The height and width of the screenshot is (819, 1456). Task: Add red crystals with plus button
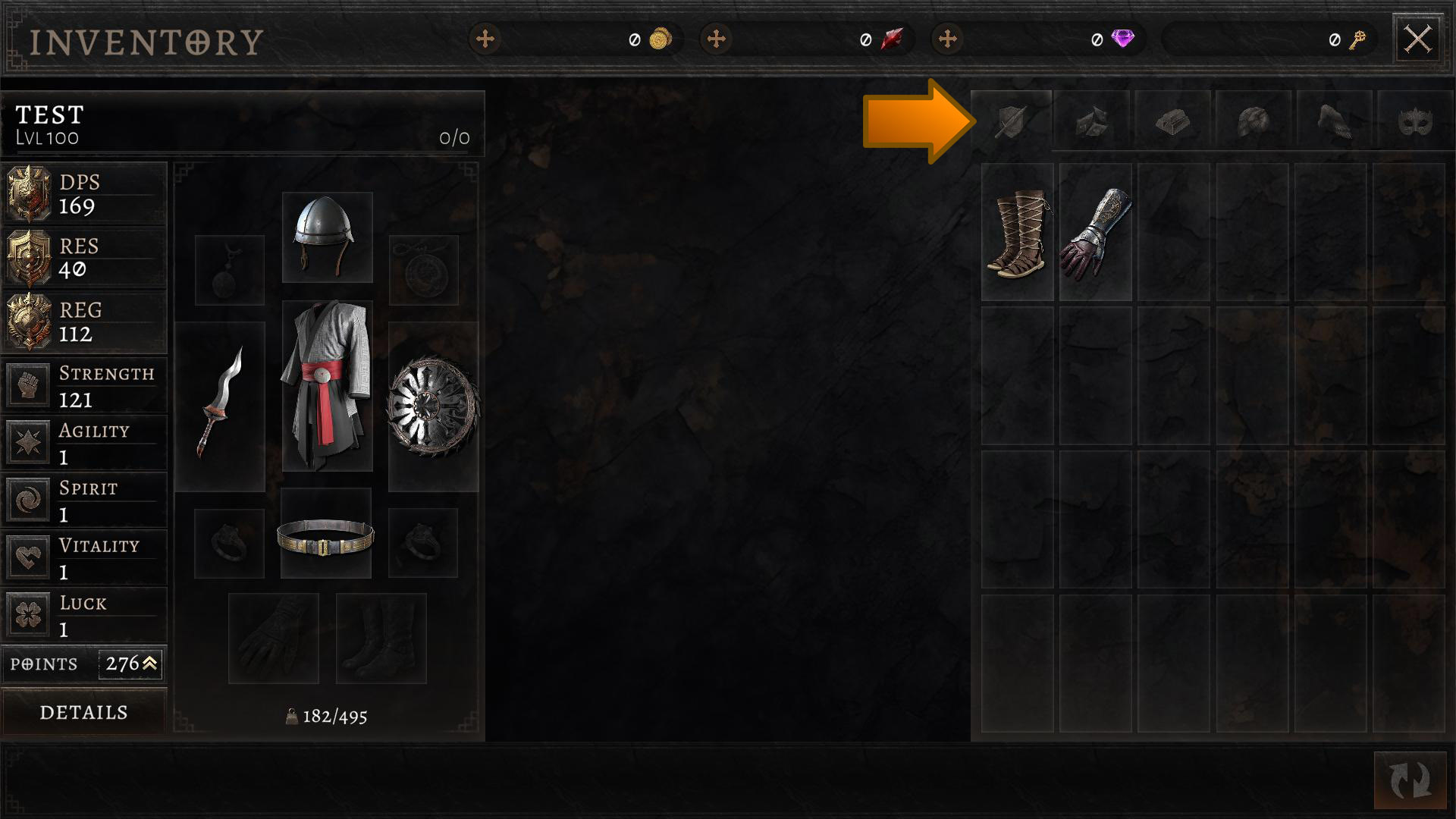tap(717, 39)
